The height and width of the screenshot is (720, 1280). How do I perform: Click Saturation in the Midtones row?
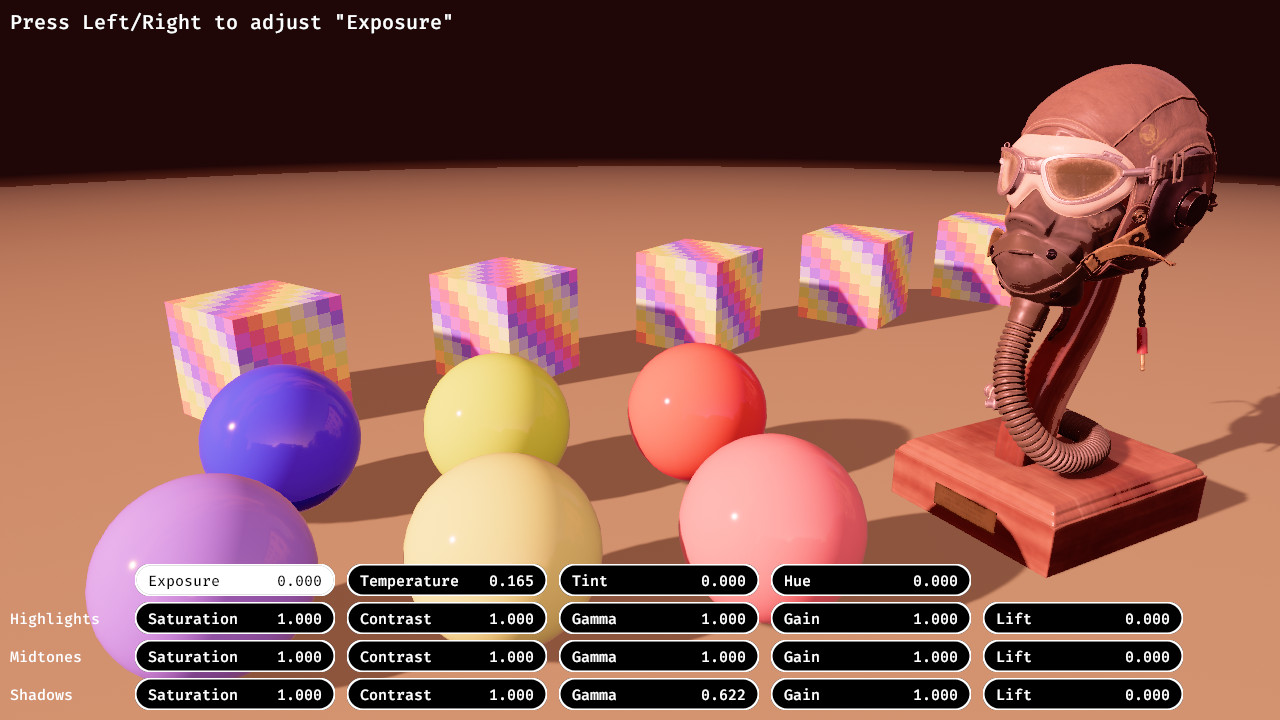pos(234,656)
